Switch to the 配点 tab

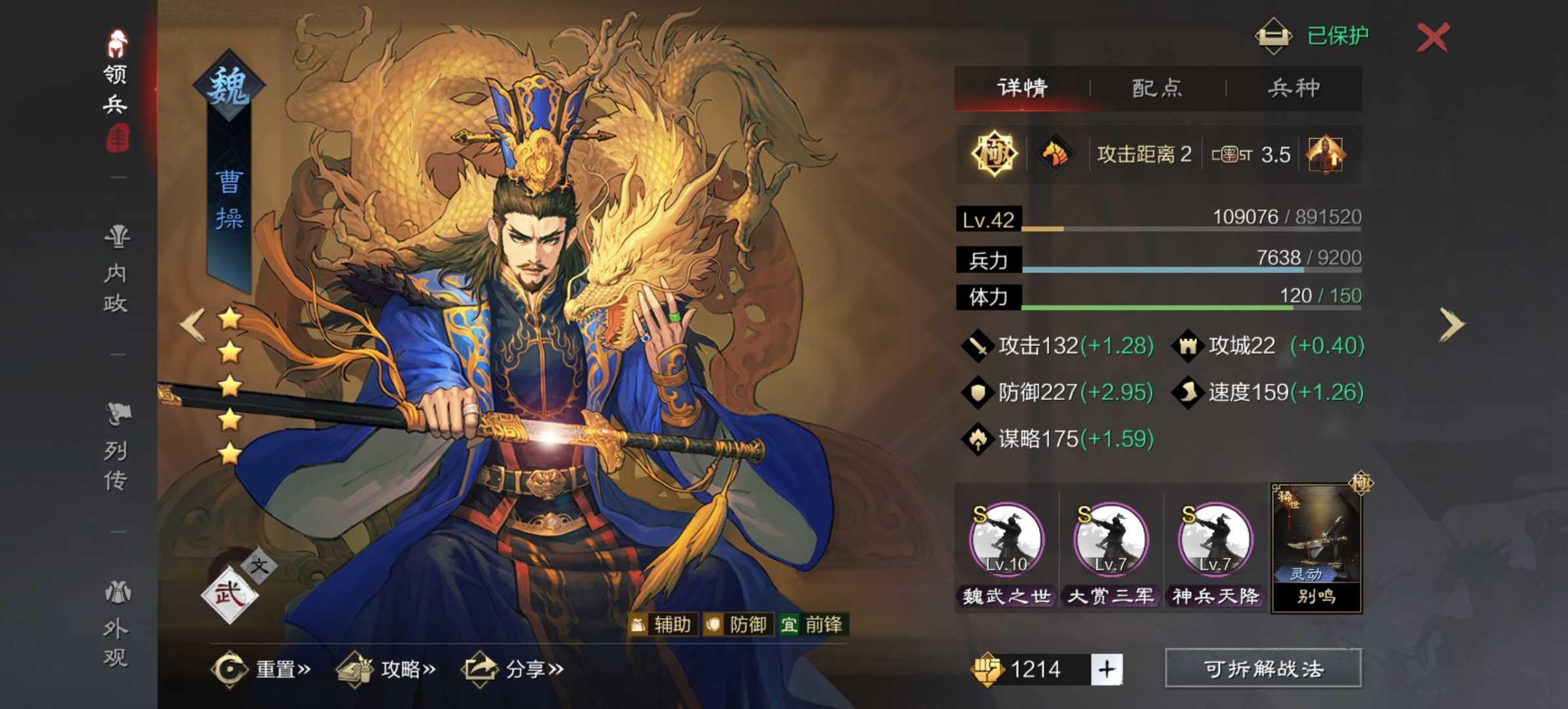(x=1156, y=89)
